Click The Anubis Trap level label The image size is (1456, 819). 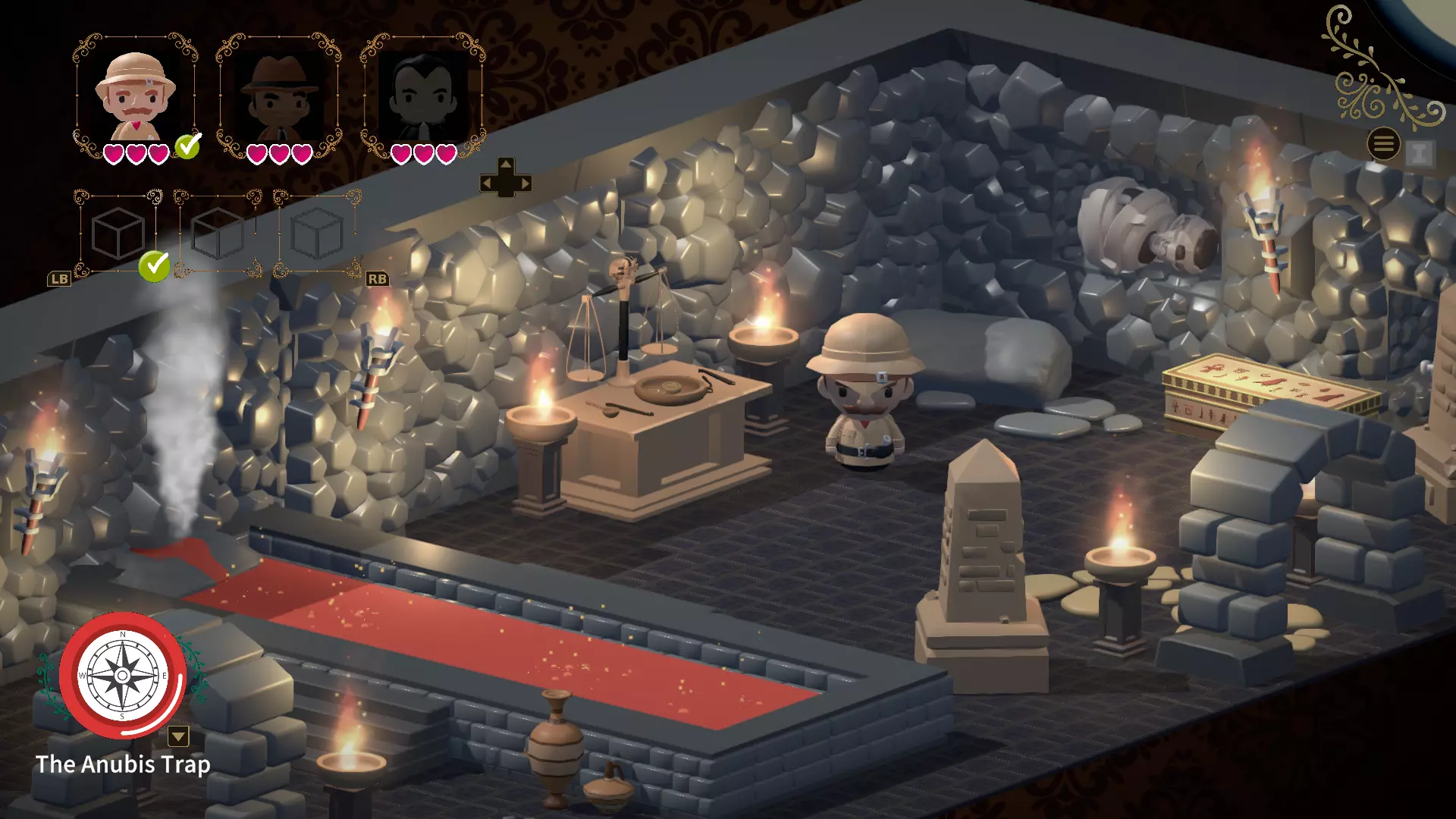[124, 765]
